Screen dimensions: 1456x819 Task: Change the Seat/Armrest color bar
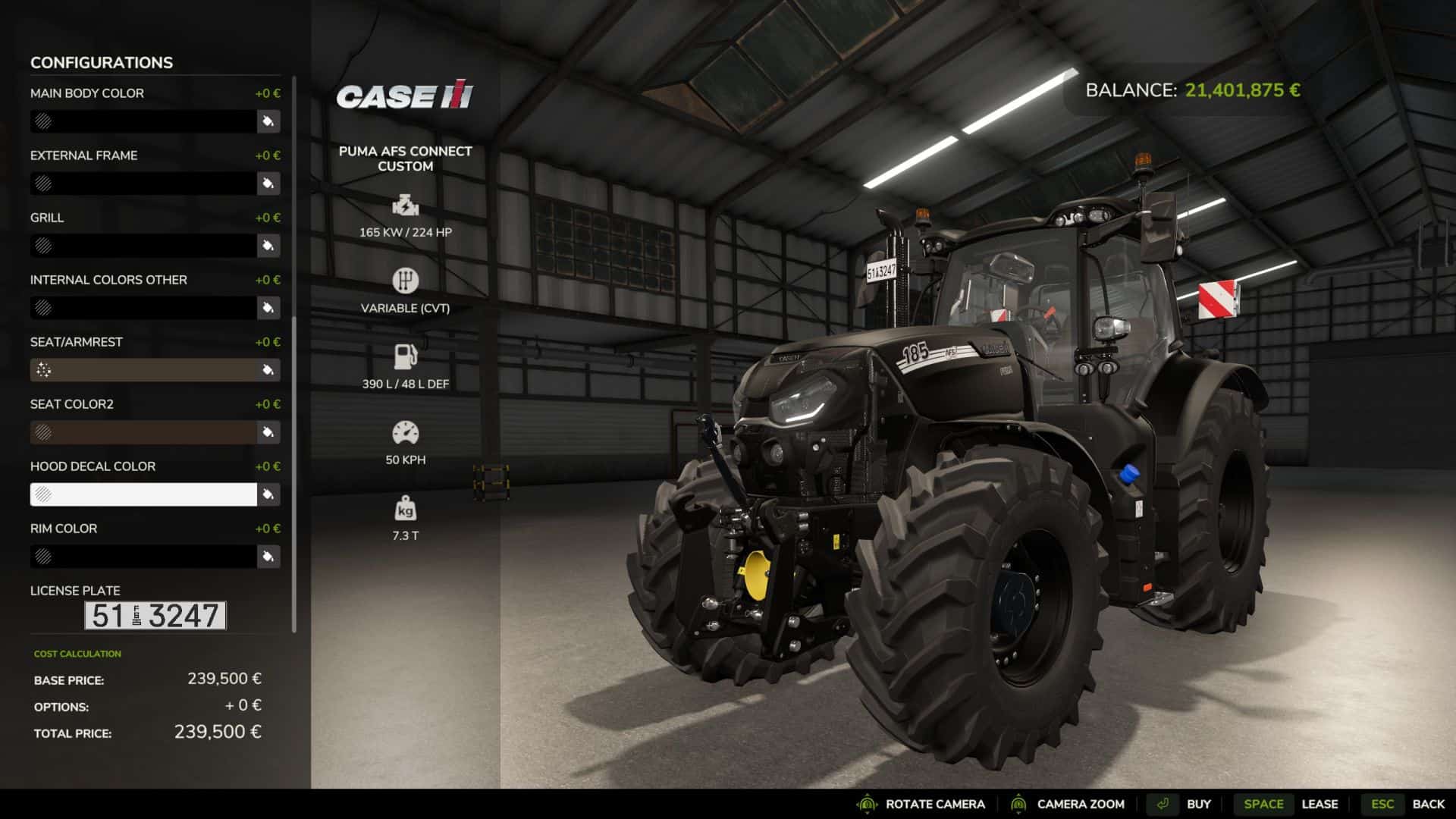coord(143,370)
